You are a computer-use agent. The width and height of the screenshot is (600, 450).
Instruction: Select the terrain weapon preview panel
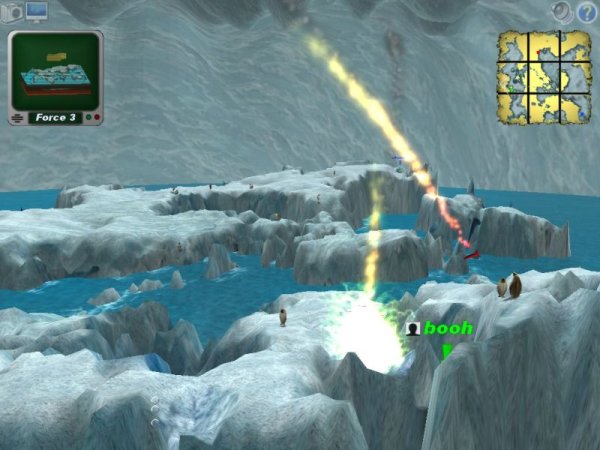pos(56,70)
